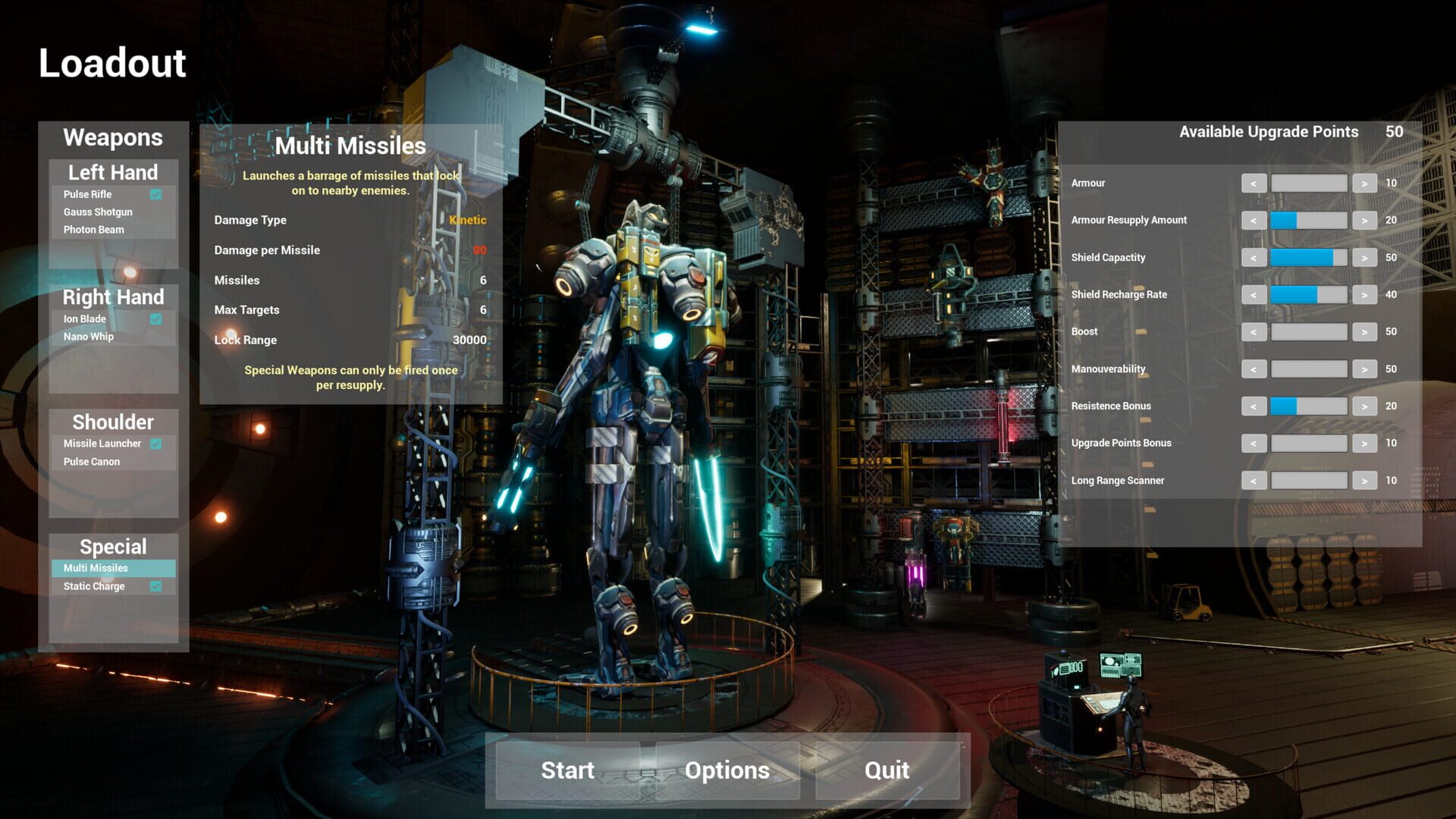
Task: Decrease Armour Resupply Amount
Action: [x=1254, y=220]
